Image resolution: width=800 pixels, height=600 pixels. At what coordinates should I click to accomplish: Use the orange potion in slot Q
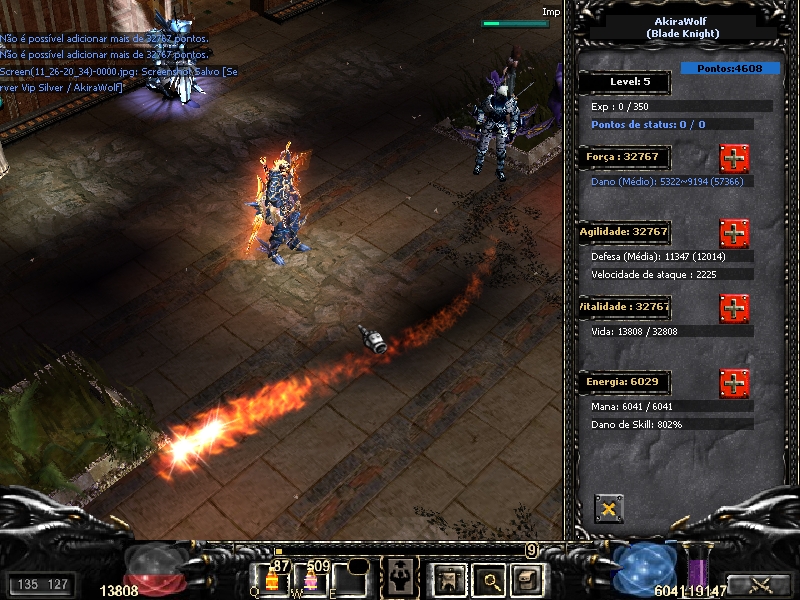tap(272, 579)
